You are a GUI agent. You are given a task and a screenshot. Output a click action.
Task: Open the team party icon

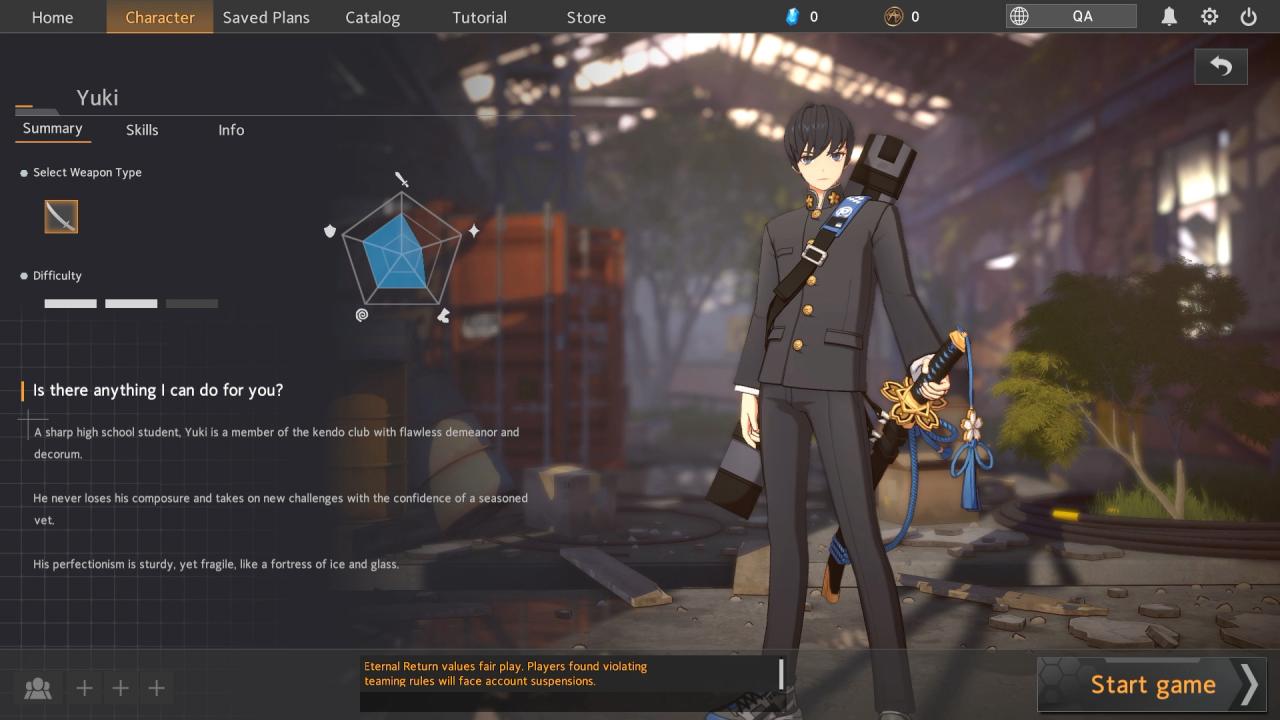pyautogui.click(x=38, y=688)
